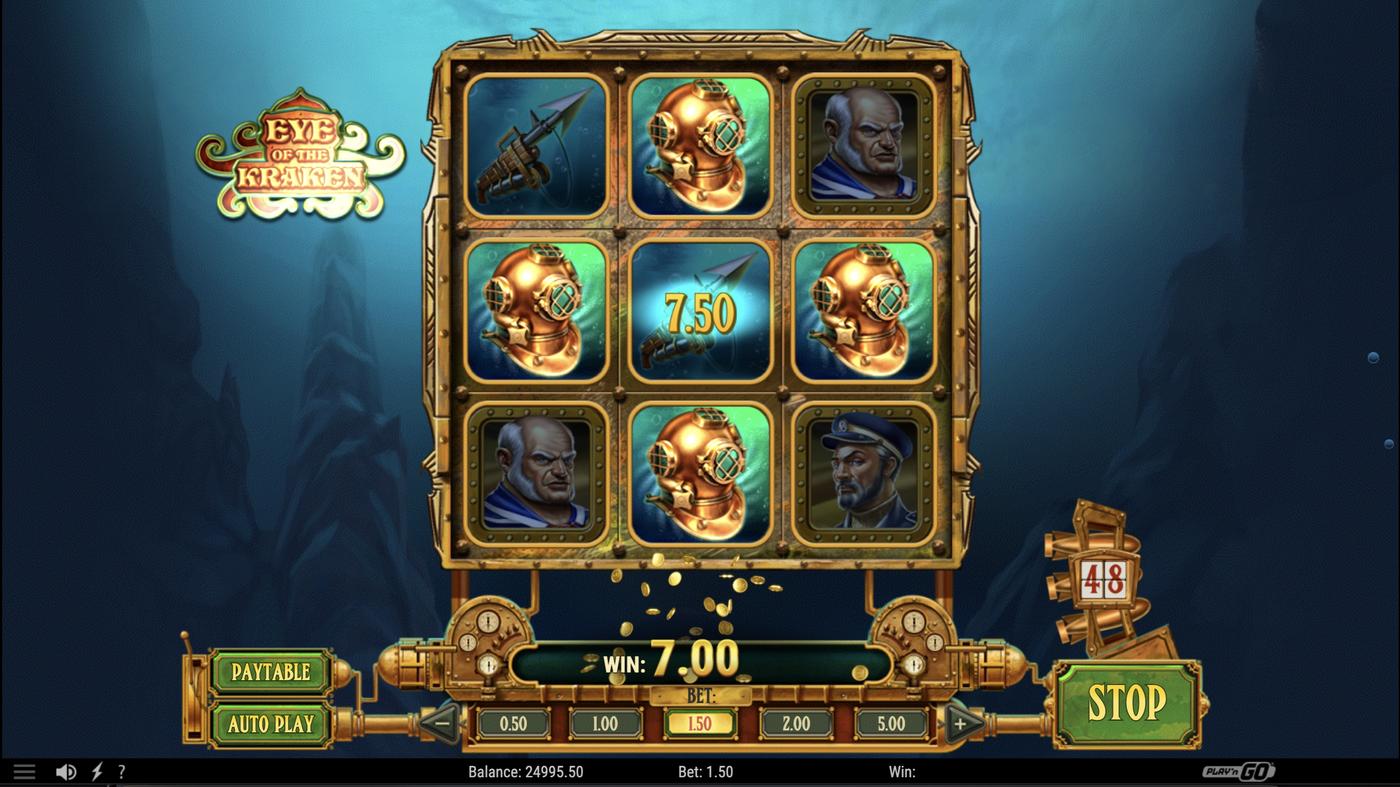Mute the game sound via the speaker icon

click(x=64, y=770)
